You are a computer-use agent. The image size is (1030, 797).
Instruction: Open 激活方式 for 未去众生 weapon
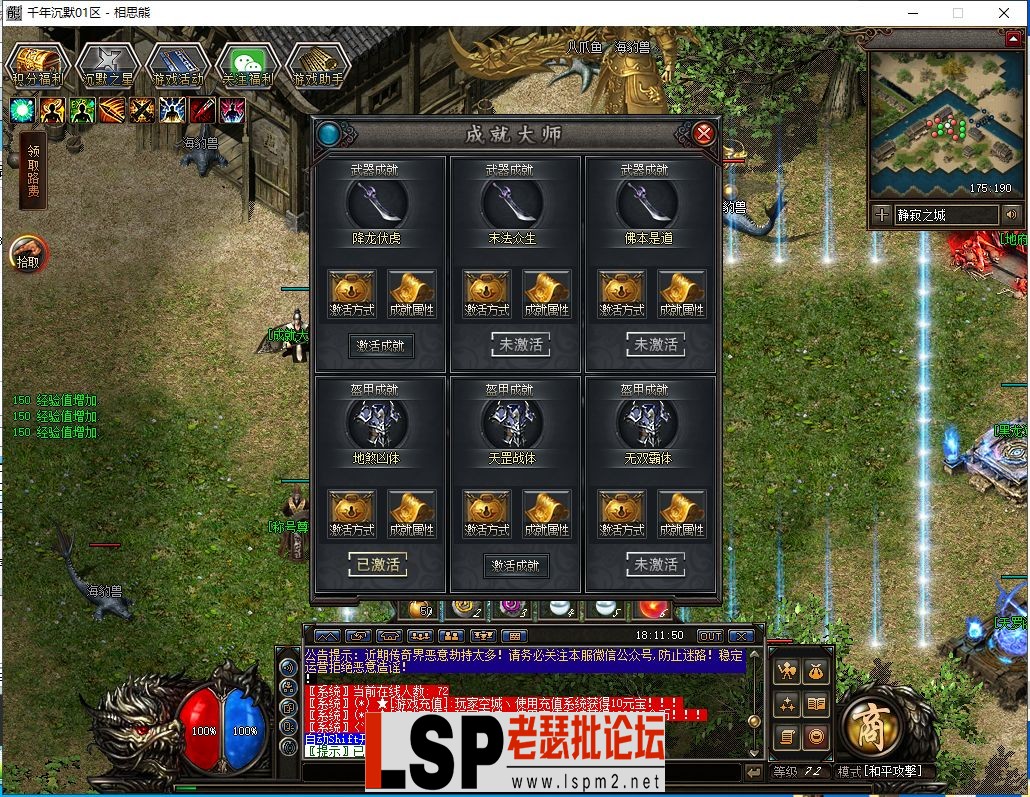[x=487, y=294]
